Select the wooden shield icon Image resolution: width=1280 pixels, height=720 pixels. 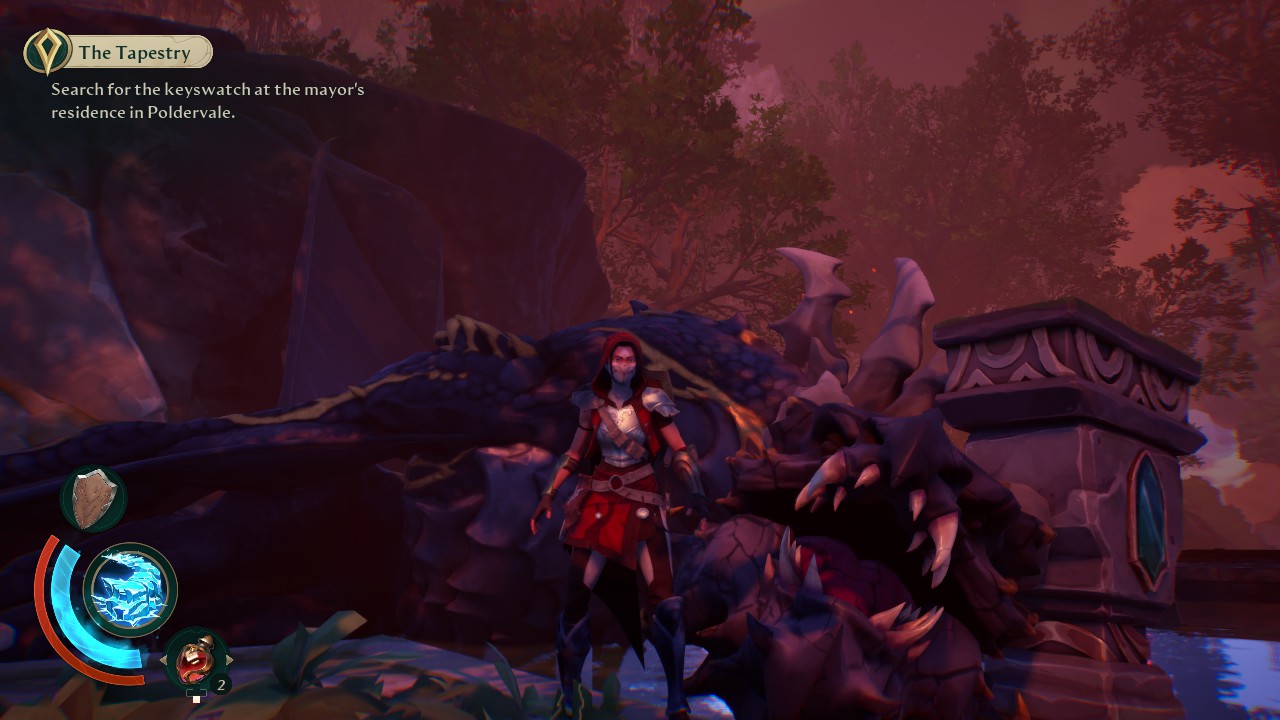pos(93,498)
